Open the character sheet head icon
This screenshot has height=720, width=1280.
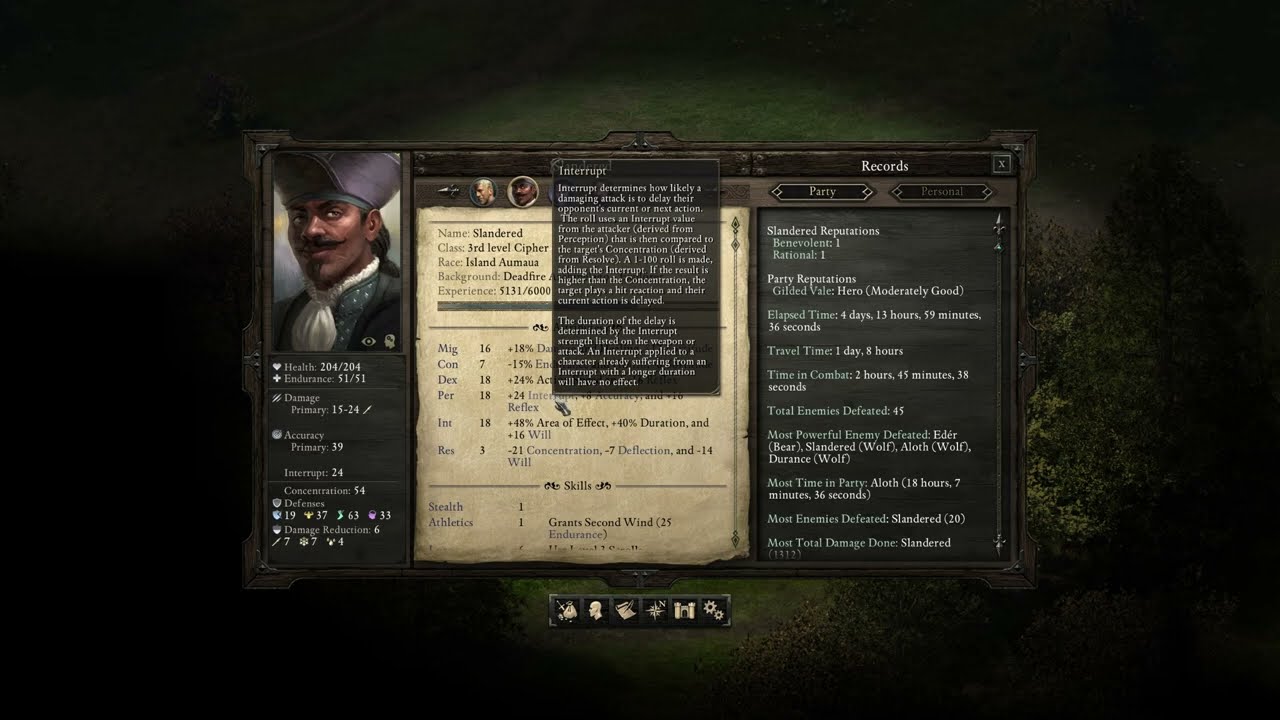point(596,610)
